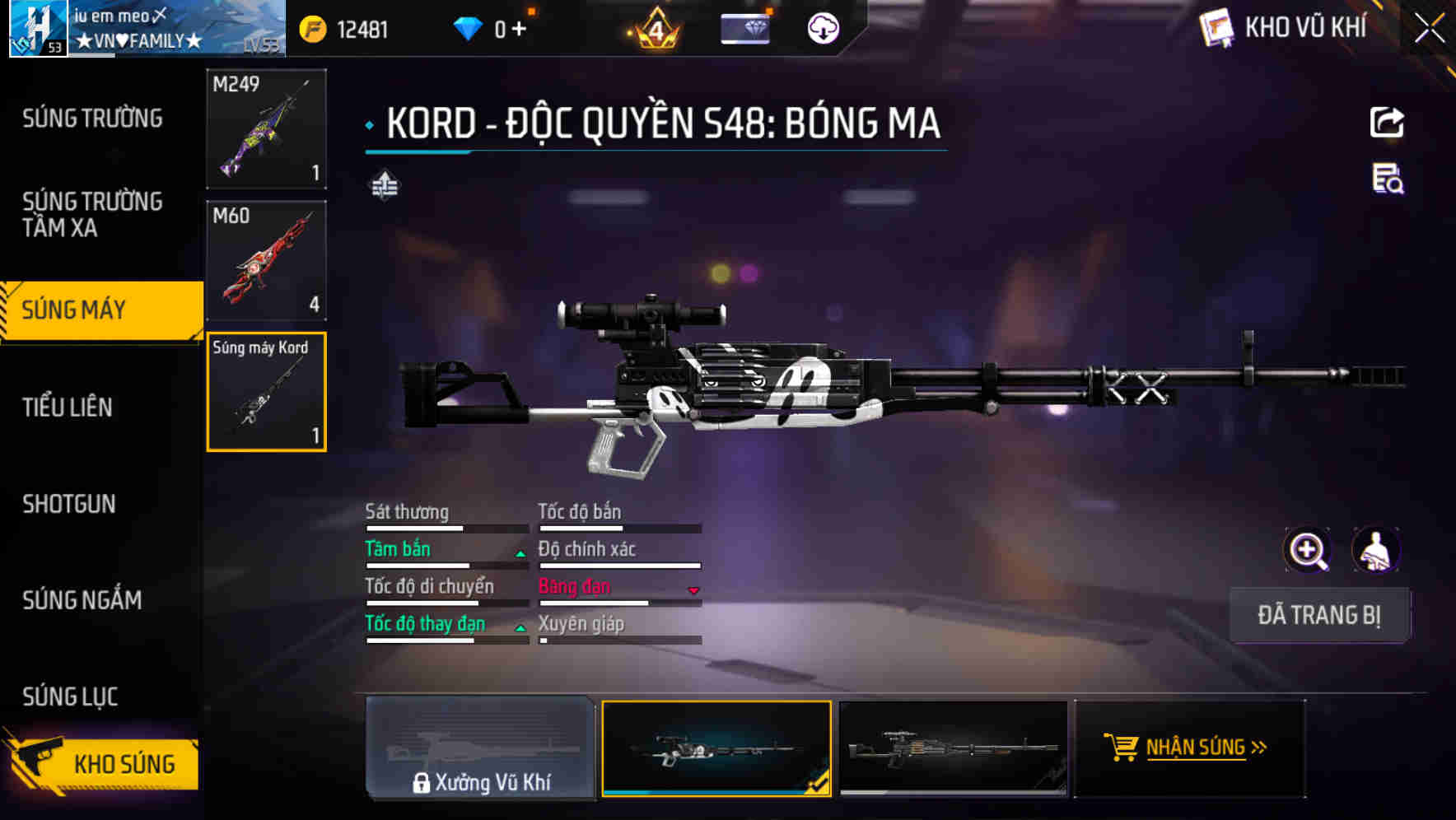
Task: Add diamonds with the plus button
Action: click(519, 30)
